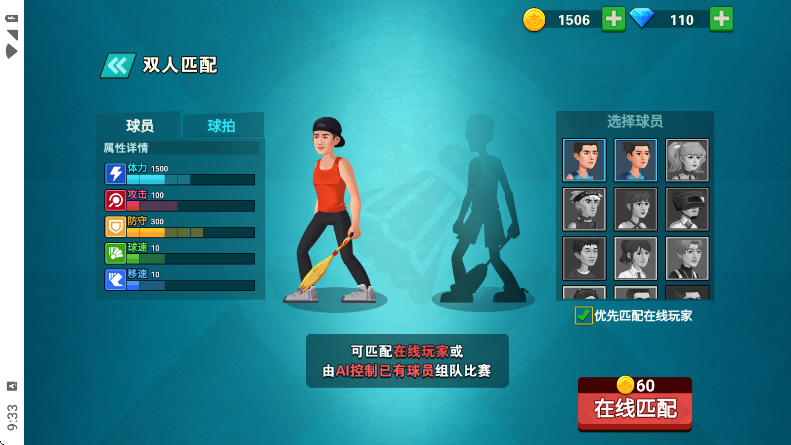
Task: Switch to the 球拍 racket tab
Action: coord(222,125)
